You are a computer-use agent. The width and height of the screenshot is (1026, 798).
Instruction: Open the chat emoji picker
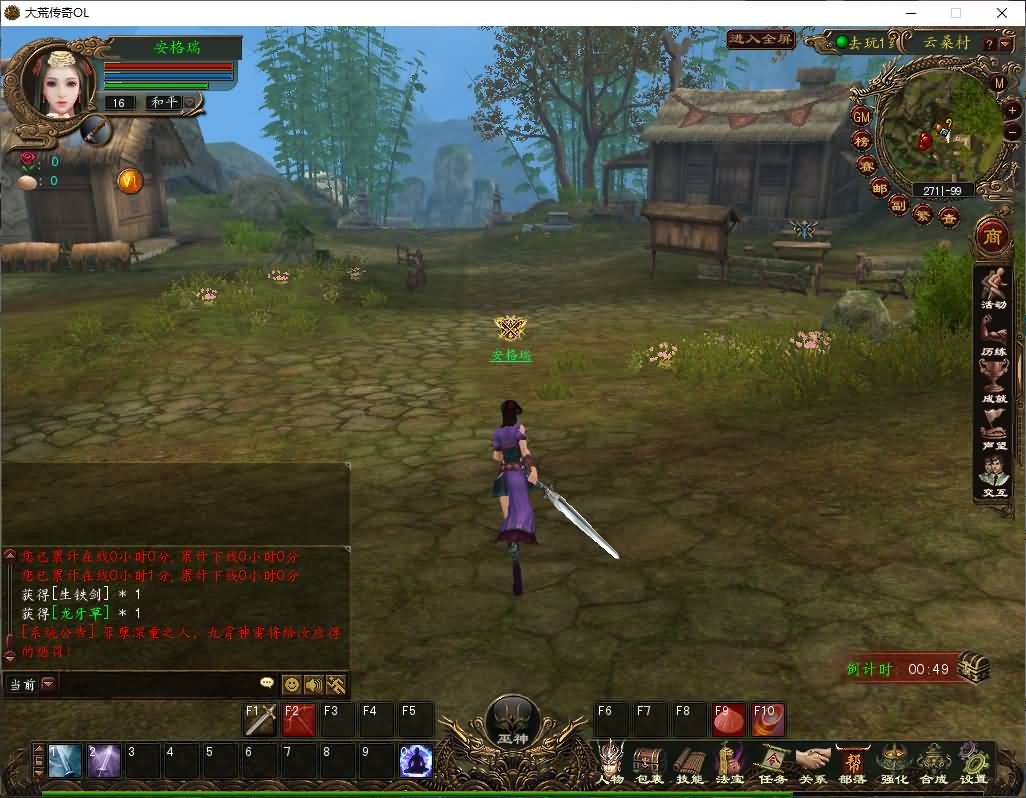pyautogui.click(x=291, y=685)
